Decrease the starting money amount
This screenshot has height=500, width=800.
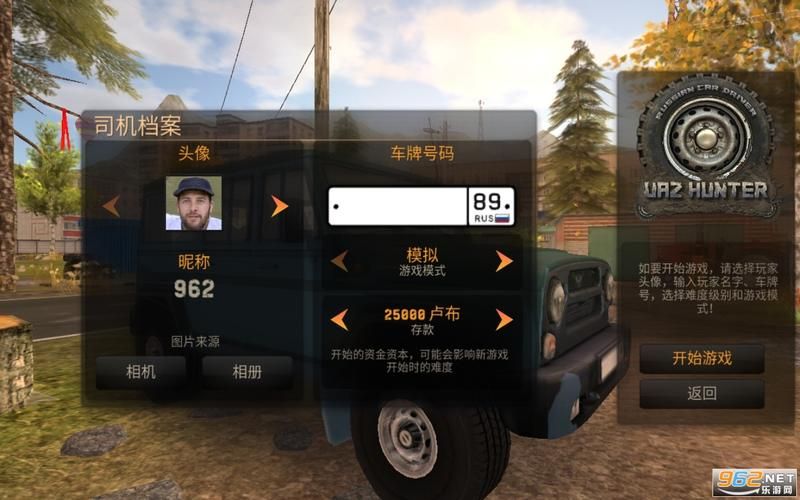[x=340, y=320]
